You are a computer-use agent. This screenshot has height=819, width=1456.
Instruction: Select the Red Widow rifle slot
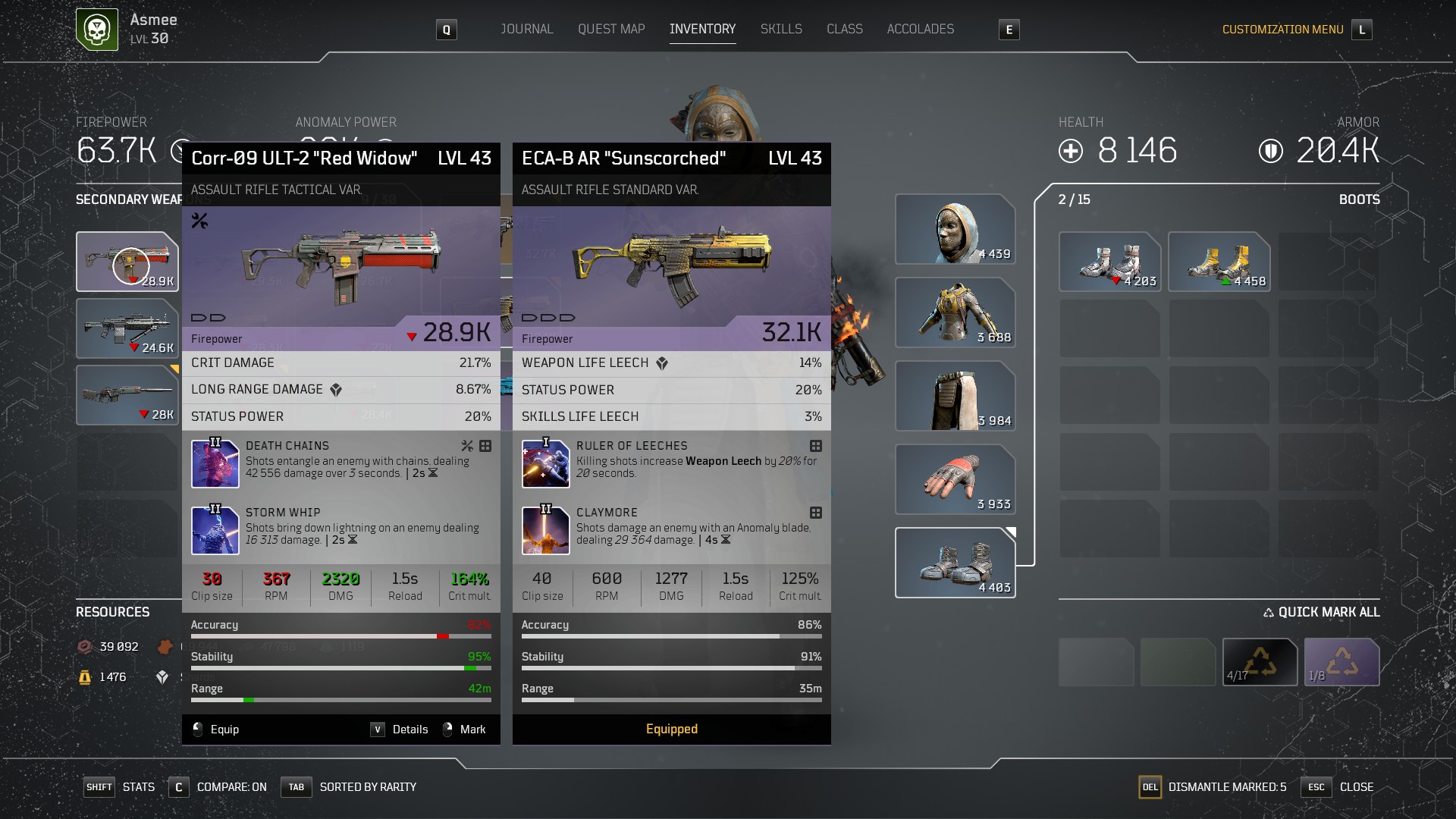[127, 262]
